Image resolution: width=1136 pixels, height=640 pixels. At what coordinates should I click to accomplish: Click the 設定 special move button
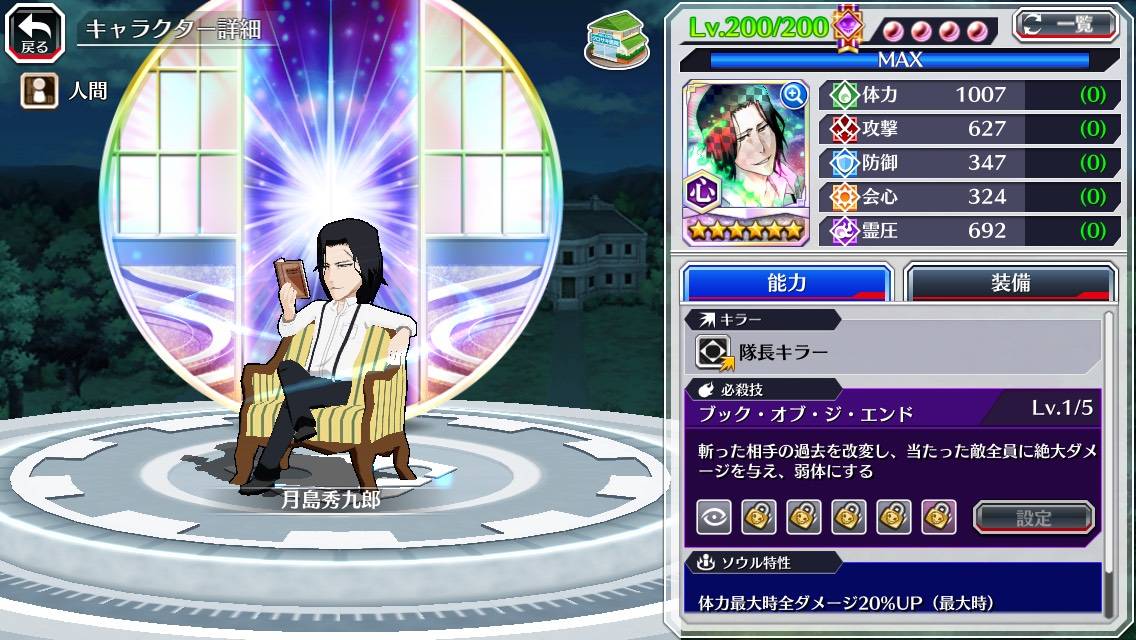(x=1033, y=517)
